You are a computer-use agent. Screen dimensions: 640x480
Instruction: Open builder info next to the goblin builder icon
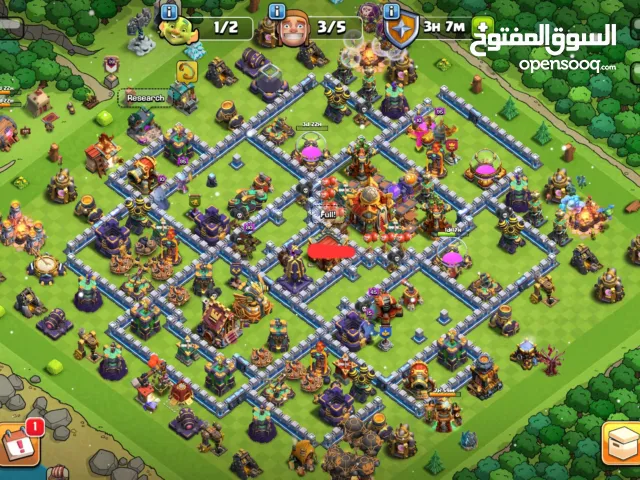168,11
